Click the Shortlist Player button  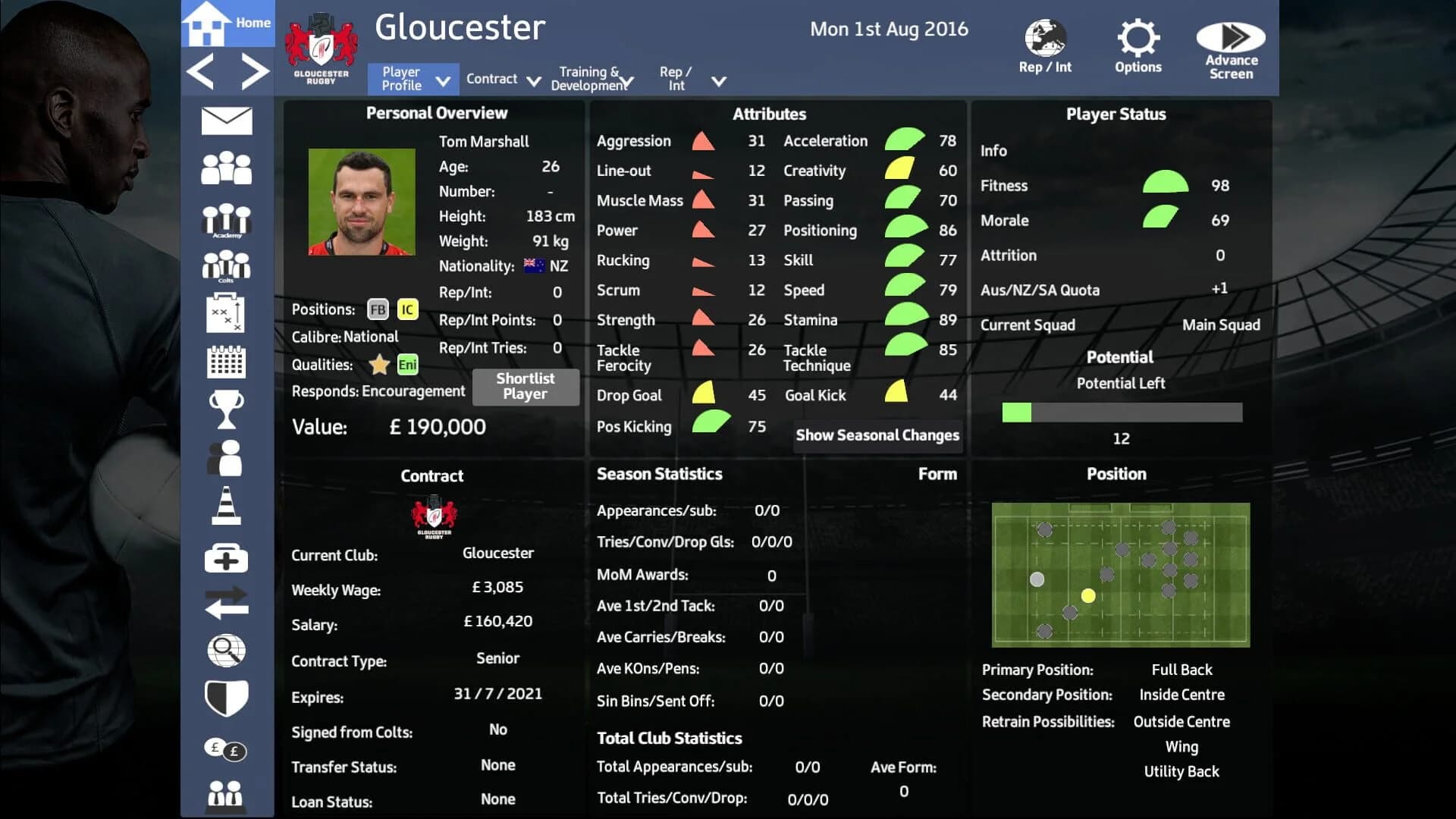pos(526,387)
